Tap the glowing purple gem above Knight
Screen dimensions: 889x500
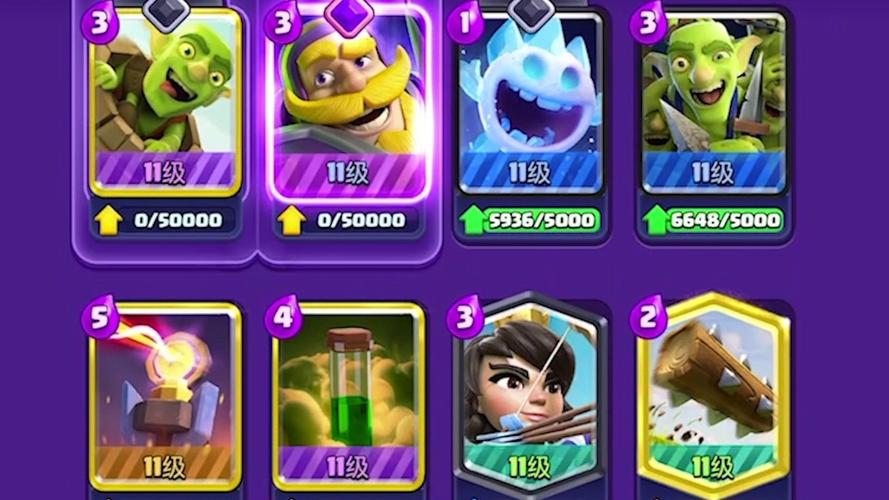tap(348, 14)
